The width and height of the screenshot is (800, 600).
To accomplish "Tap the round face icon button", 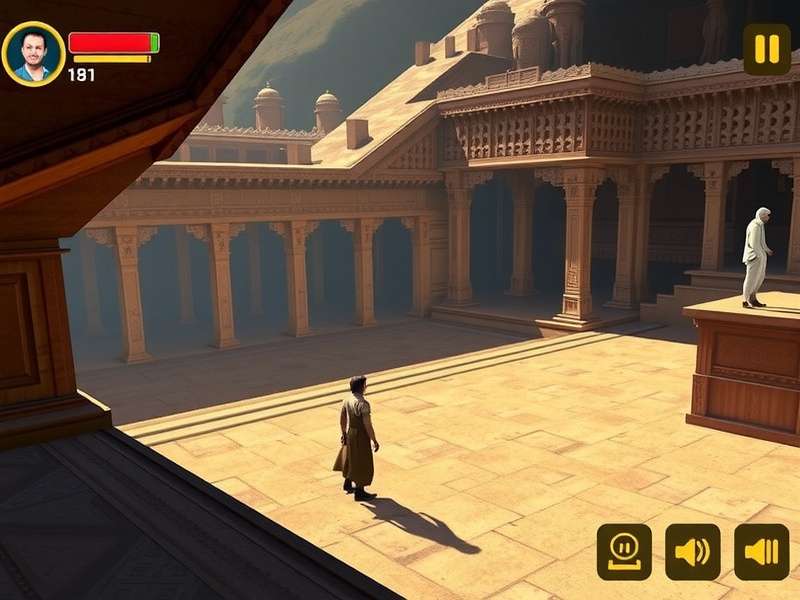I will [624, 552].
